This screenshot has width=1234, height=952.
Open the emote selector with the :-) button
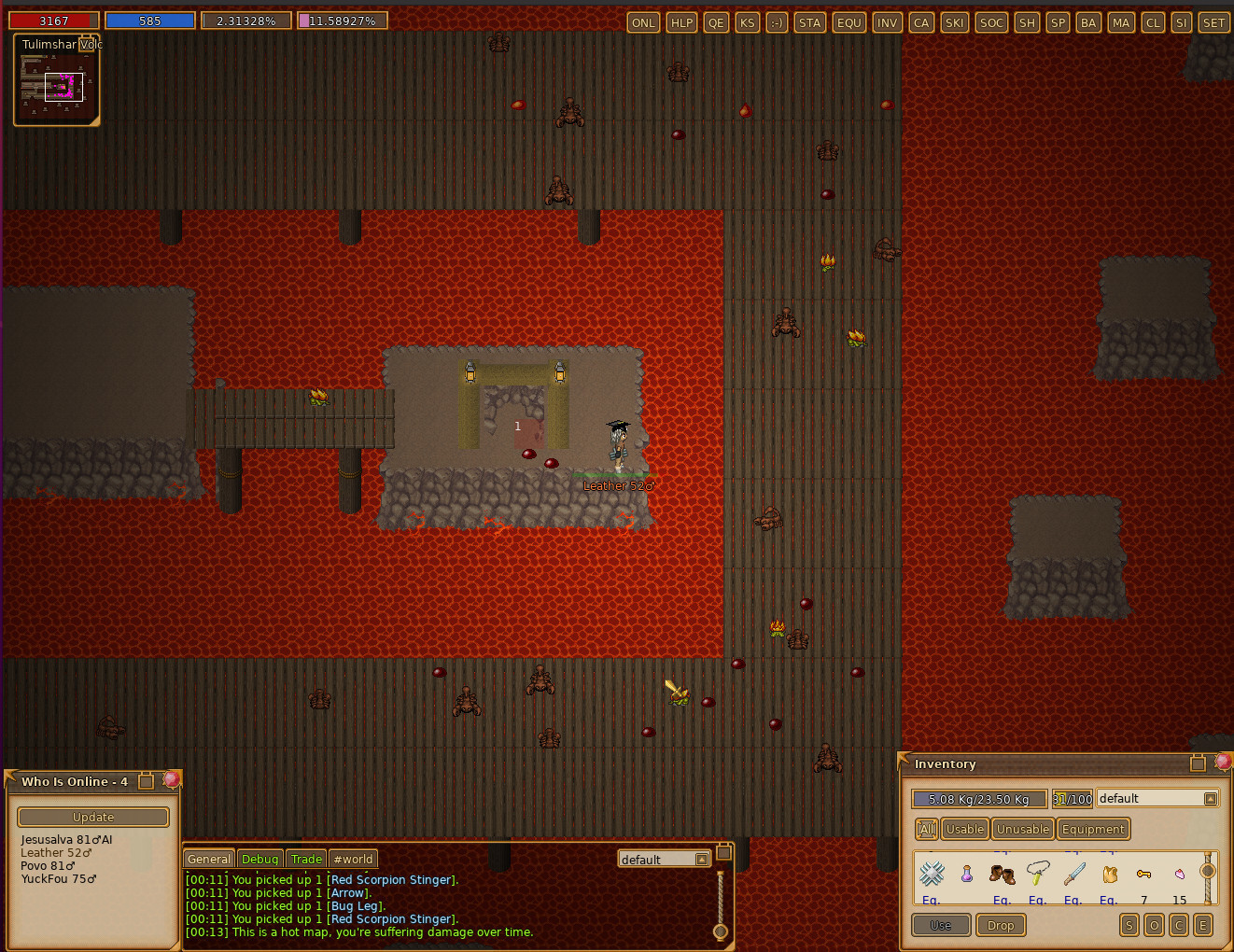pyautogui.click(x=776, y=22)
